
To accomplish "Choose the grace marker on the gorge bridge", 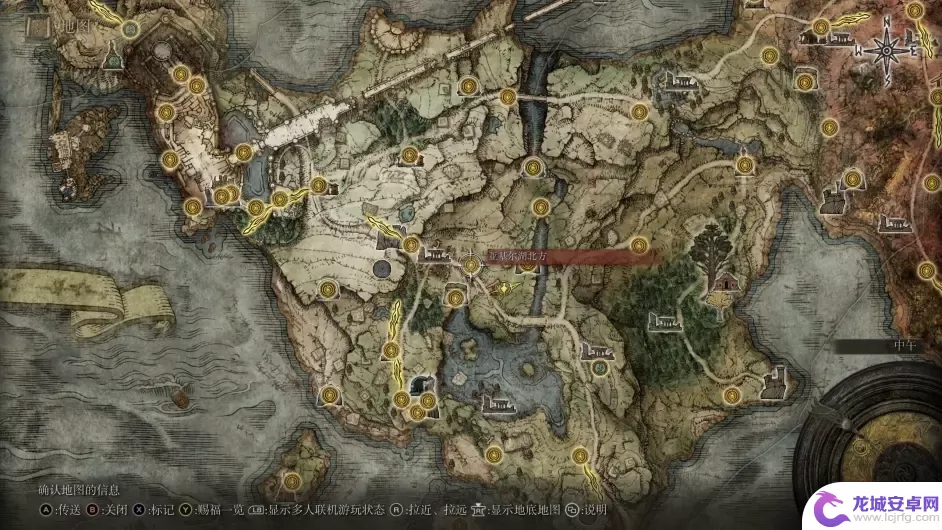I will click(x=508, y=98).
